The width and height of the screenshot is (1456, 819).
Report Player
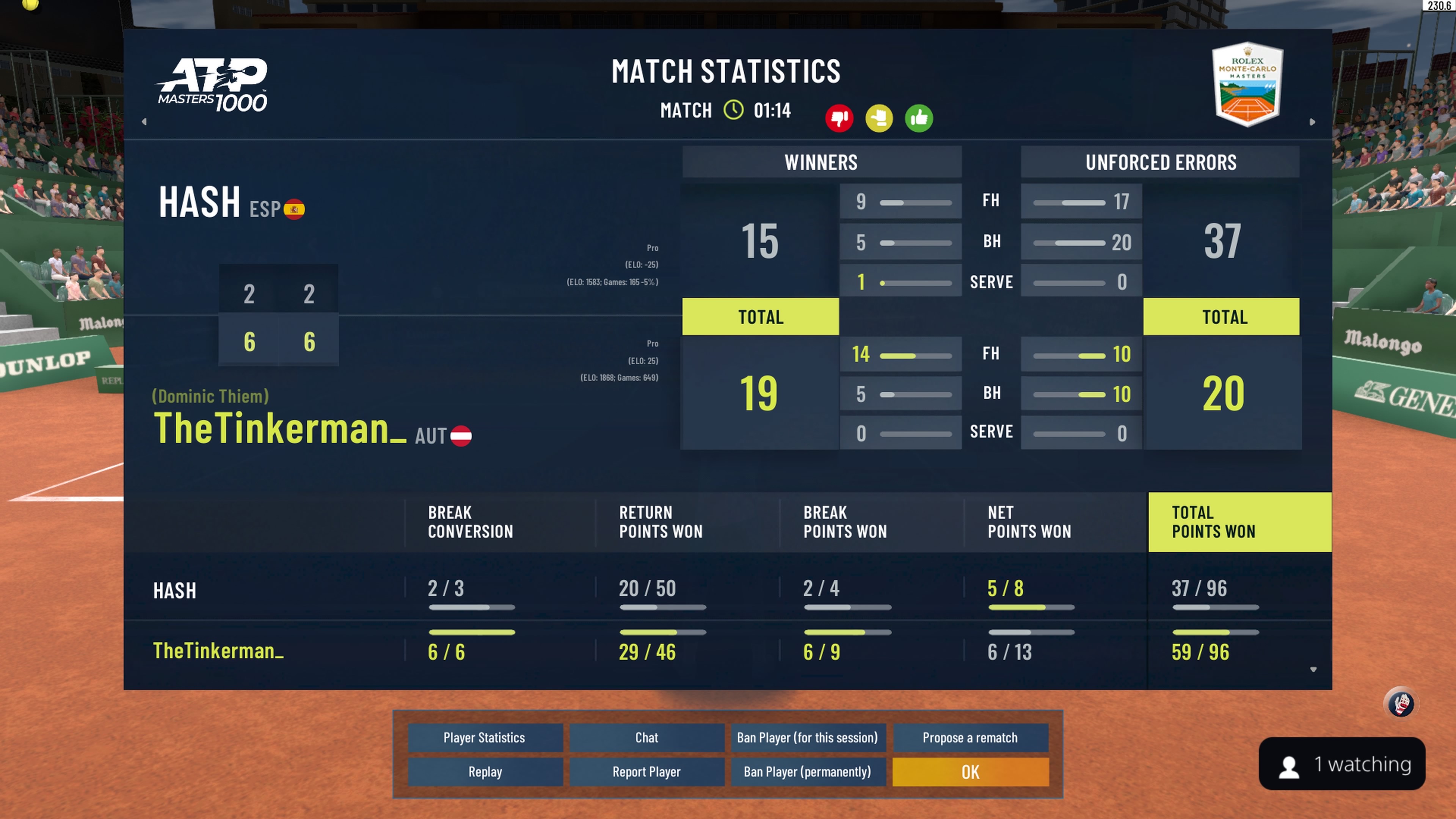[646, 772]
